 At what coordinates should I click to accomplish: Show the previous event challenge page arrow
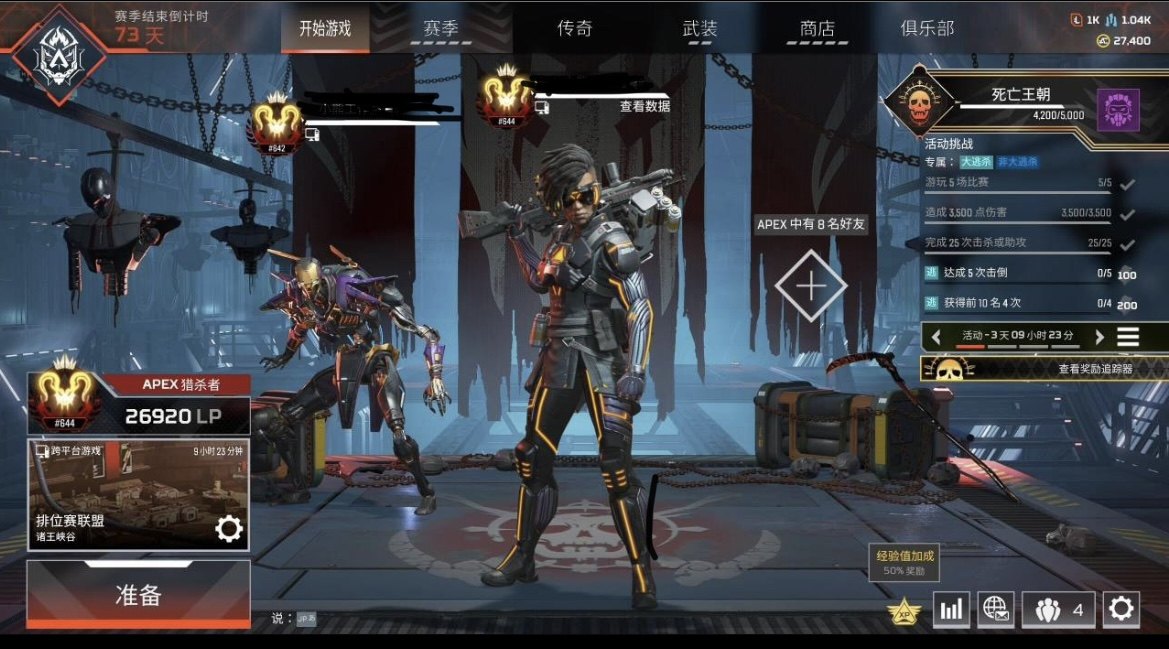click(x=937, y=337)
